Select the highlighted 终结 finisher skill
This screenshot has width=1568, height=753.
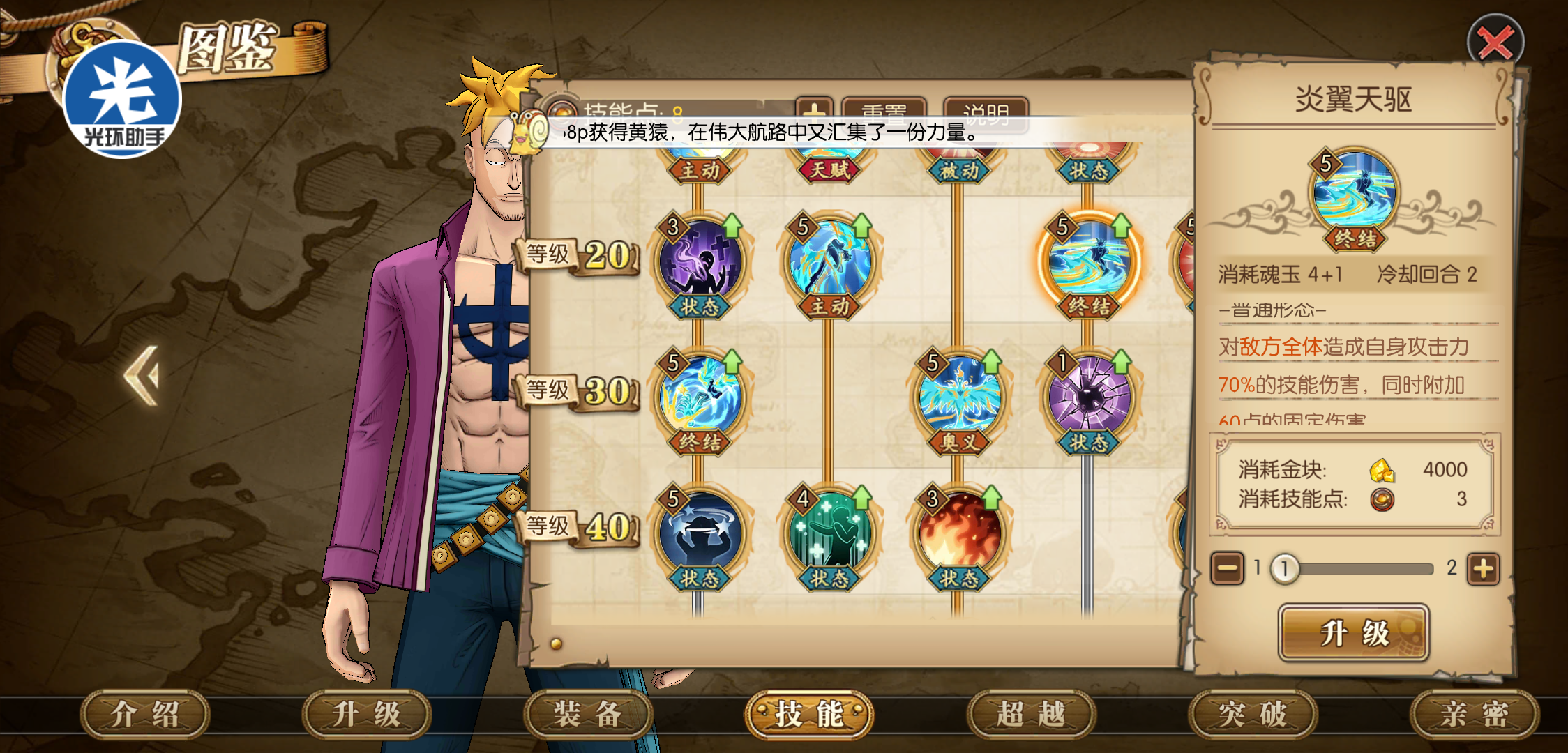[x=1089, y=261]
